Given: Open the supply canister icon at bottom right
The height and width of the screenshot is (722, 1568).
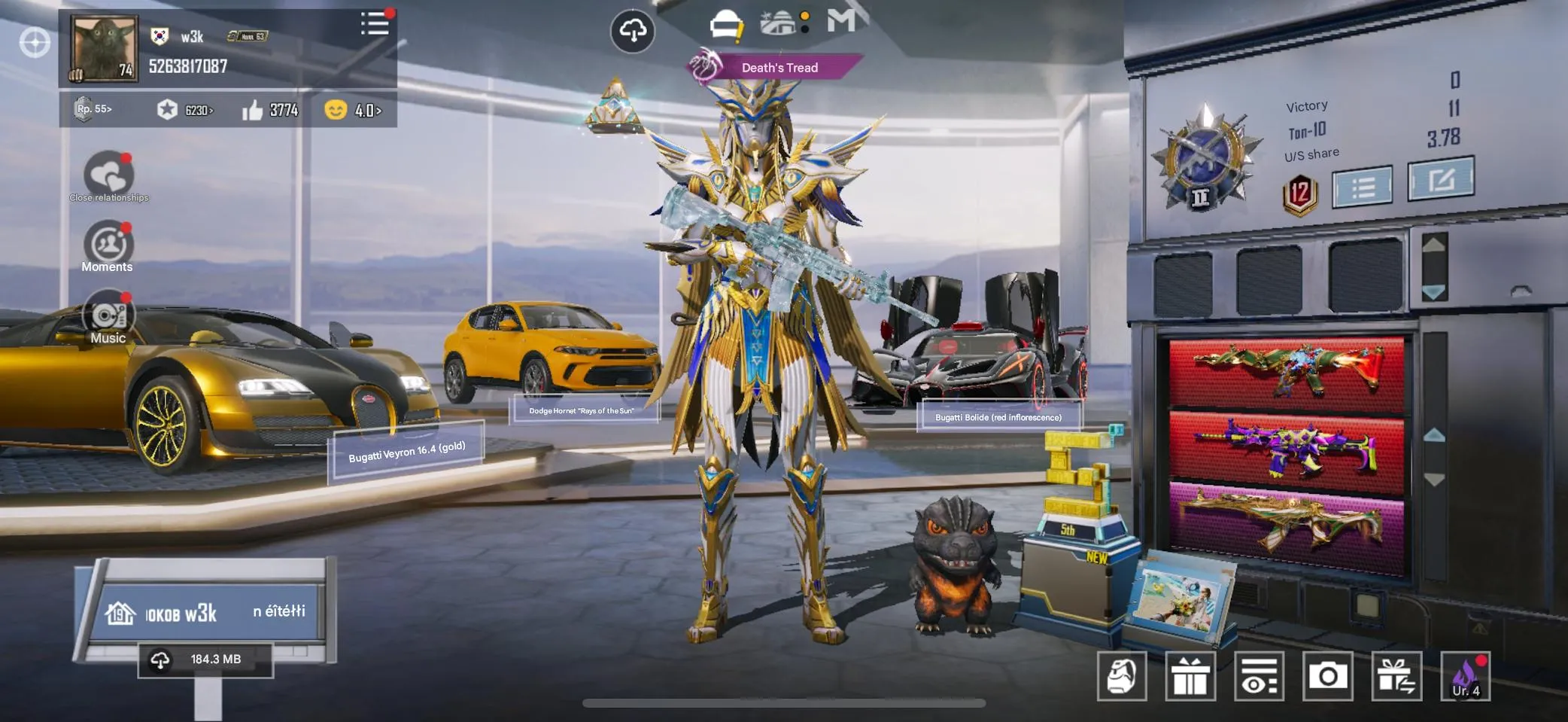Looking at the screenshot, I should click(1123, 676).
